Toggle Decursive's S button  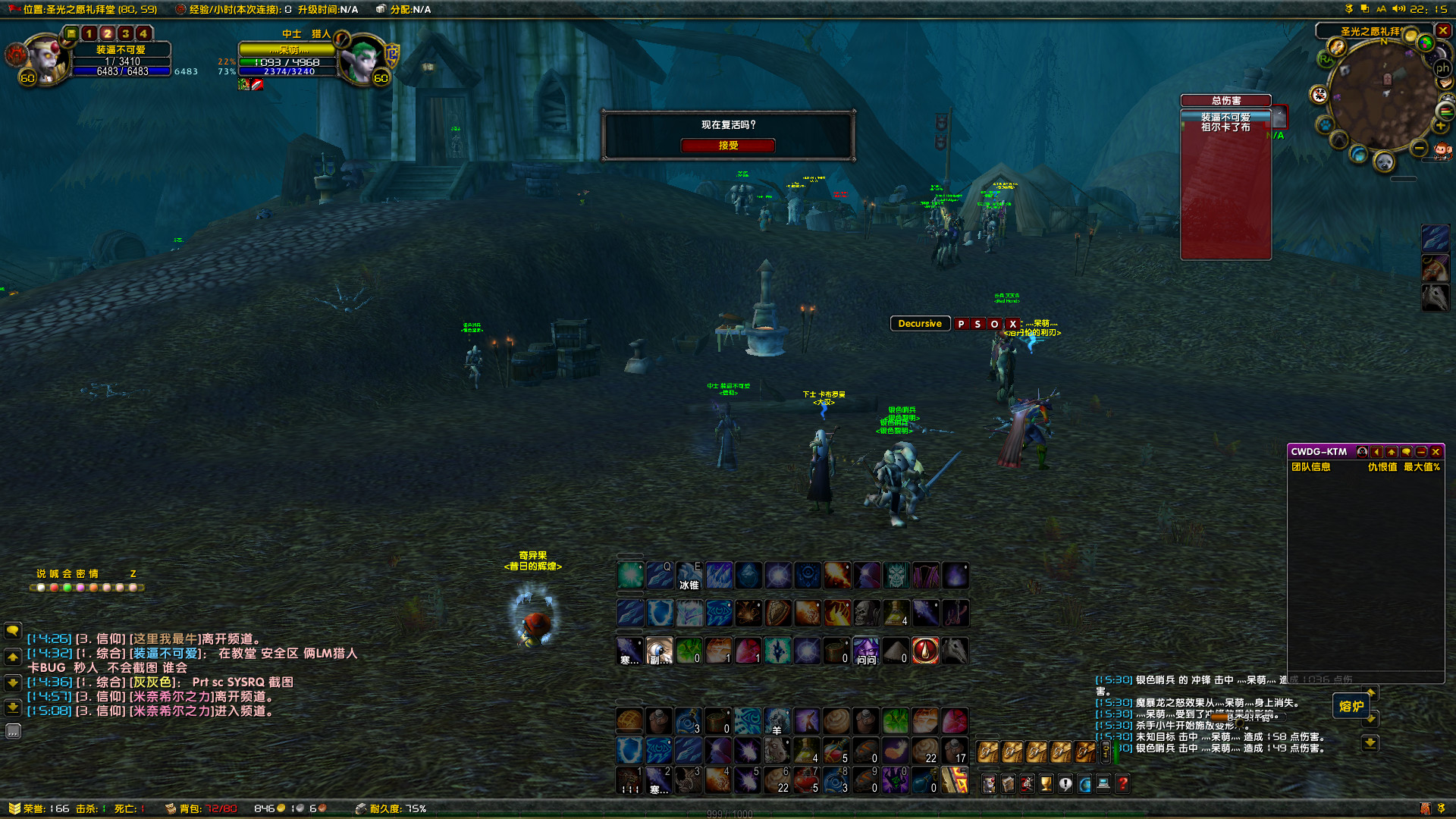tap(978, 323)
